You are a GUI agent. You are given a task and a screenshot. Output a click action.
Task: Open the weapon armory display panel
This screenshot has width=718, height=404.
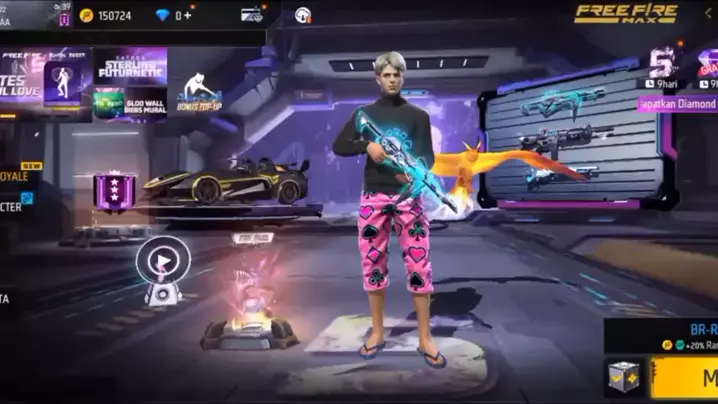coord(570,139)
